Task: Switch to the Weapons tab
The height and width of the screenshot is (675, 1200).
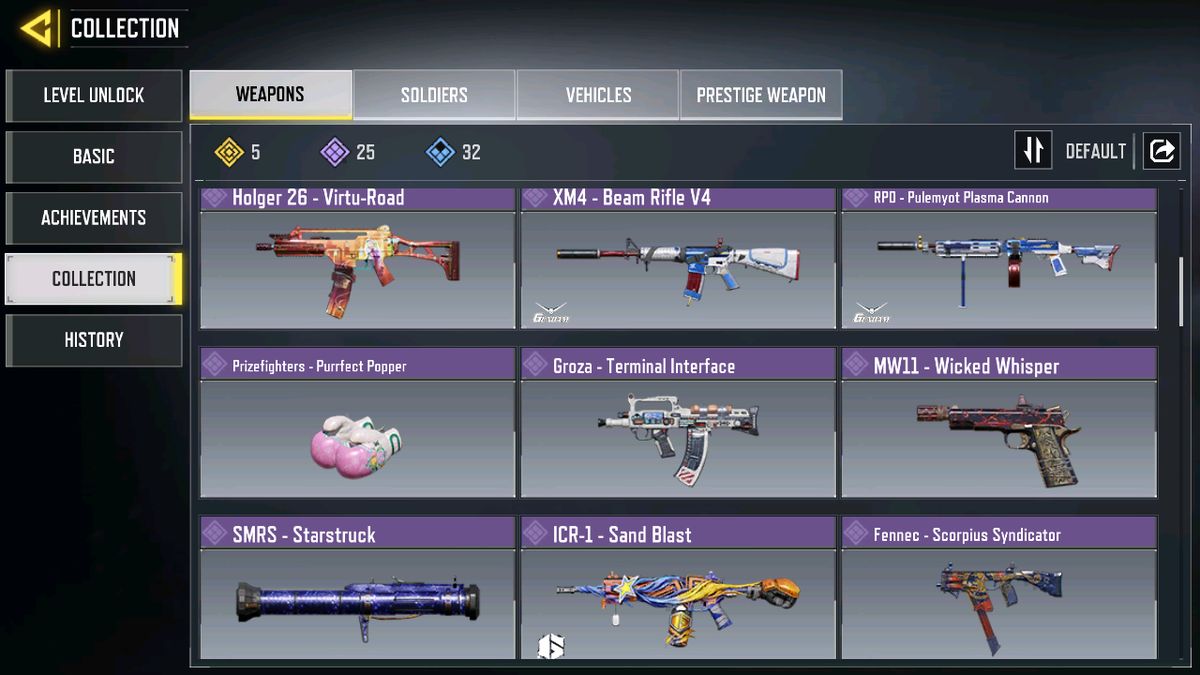Action: [270, 95]
